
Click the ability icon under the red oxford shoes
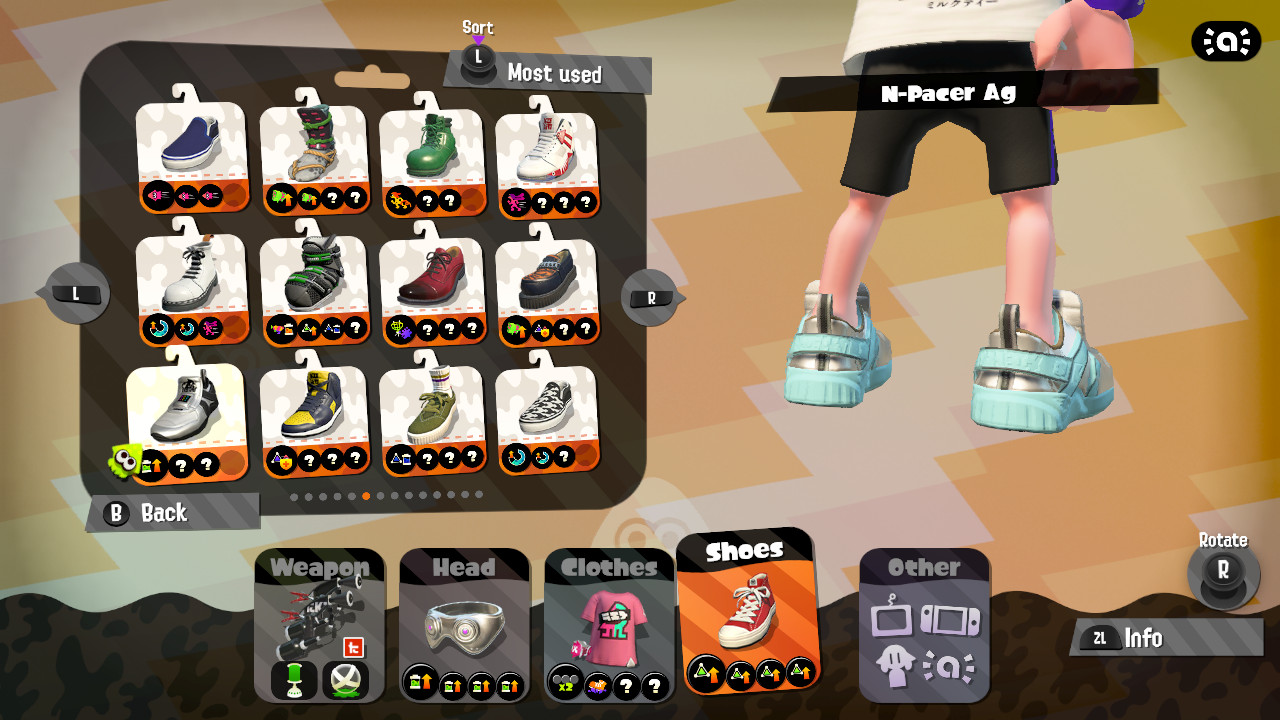[398, 330]
